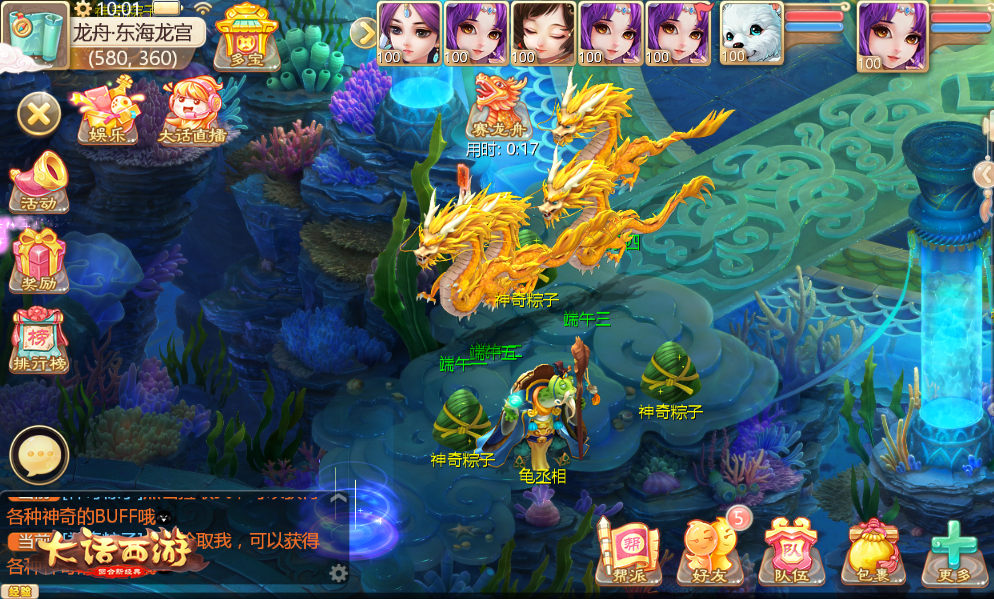This screenshot has width=994, height=599.
Task: Open the 活动 events panel
Action: click(39, 181)
